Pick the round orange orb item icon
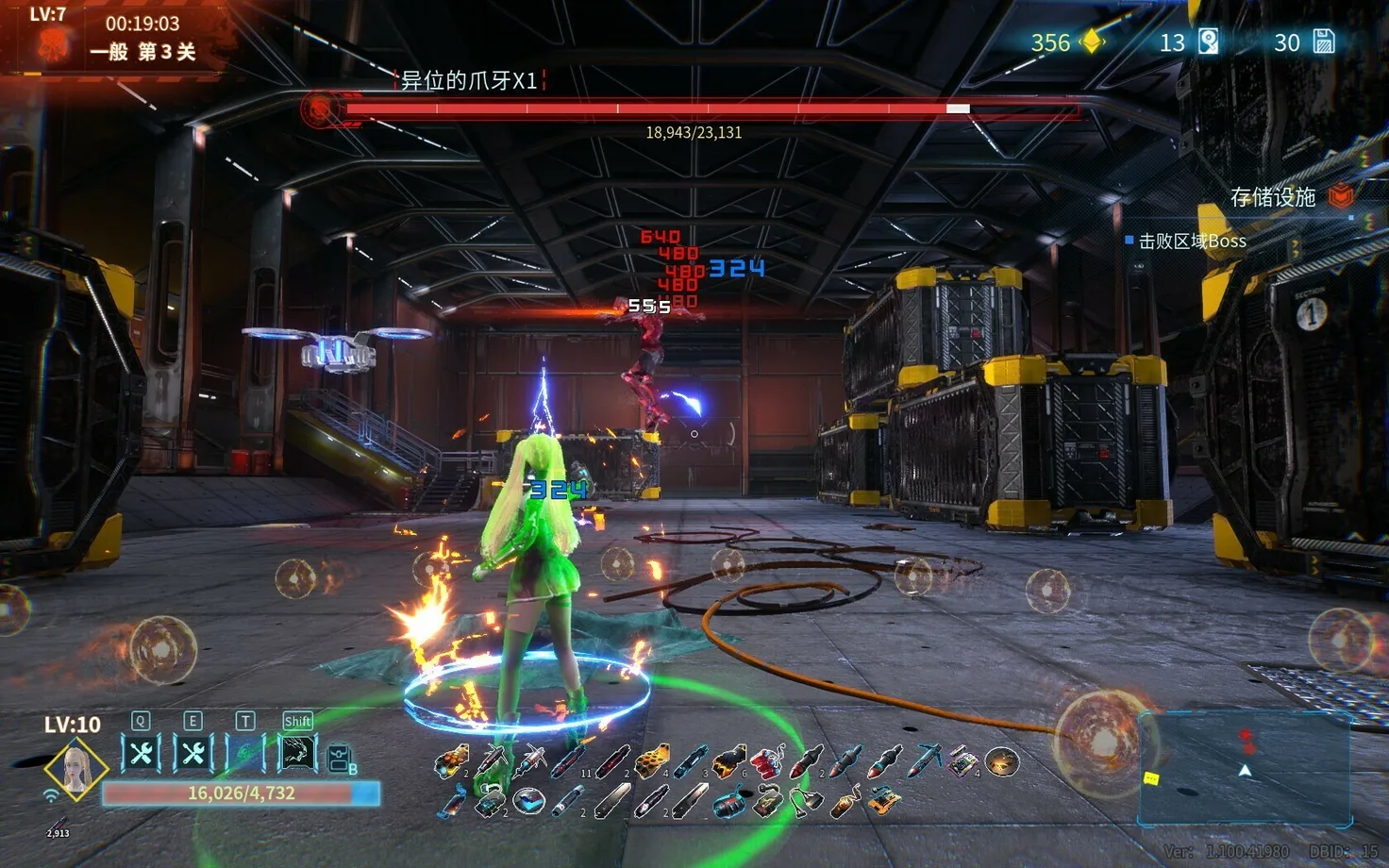This screenshot has width=1389, height=868. point(1002,760)
